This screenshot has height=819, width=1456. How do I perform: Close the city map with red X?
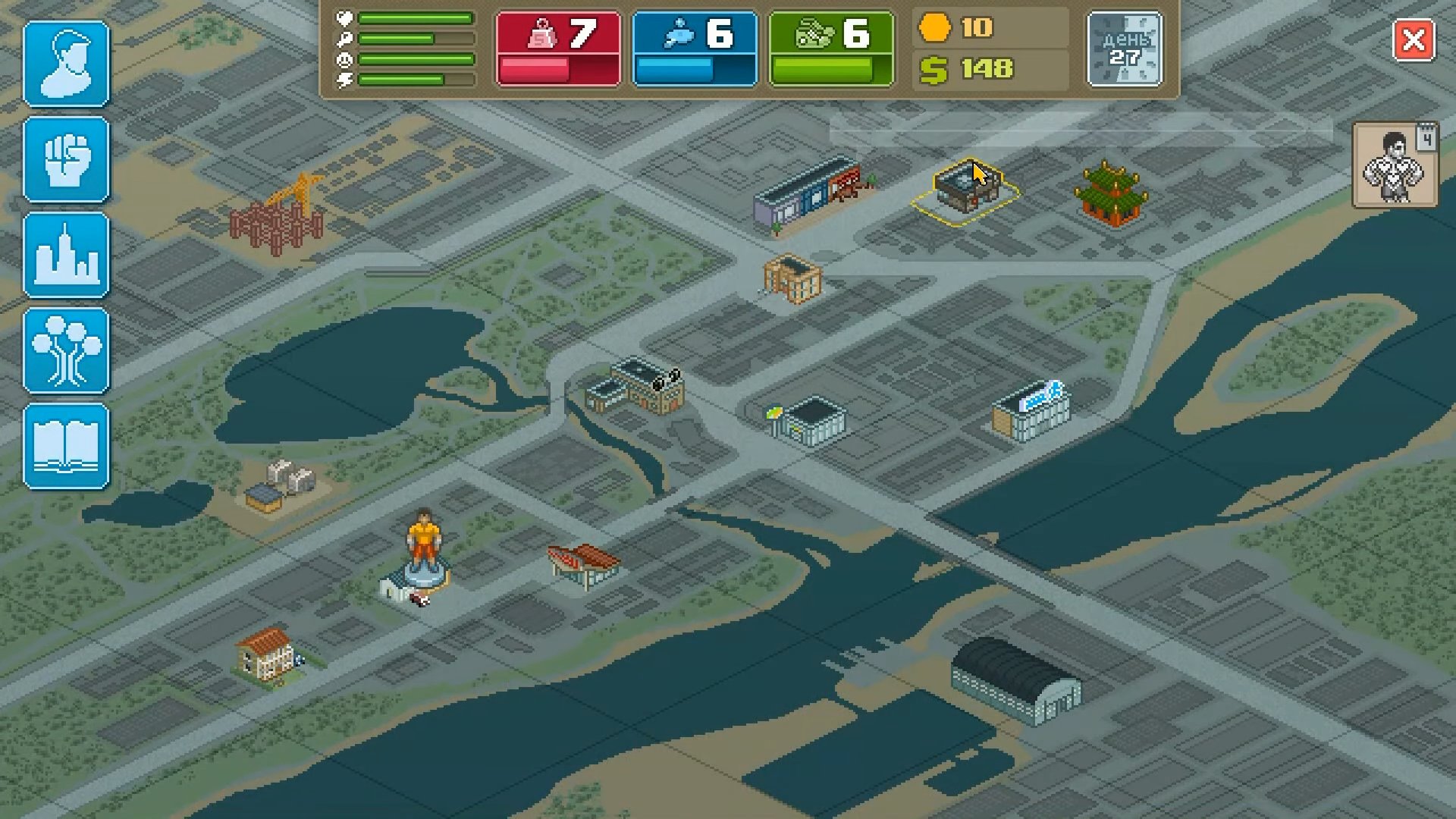coord(1414,41)
